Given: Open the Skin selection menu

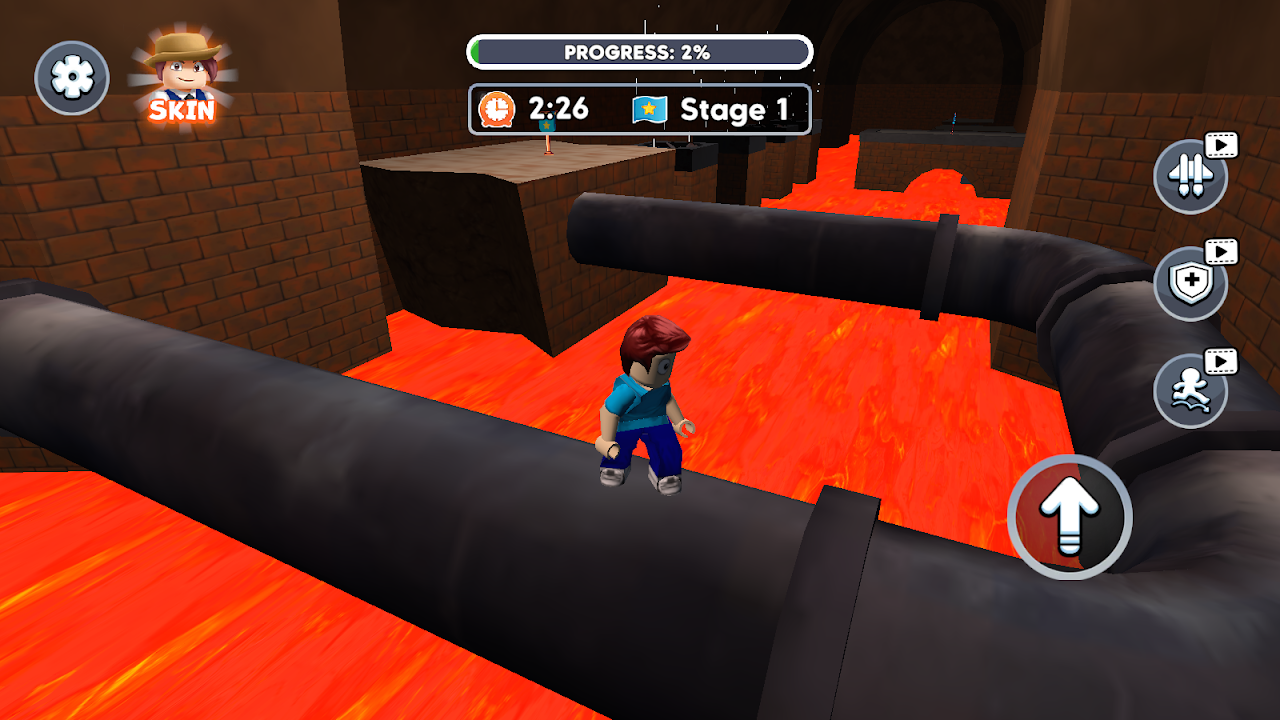Looking at the screenshot, I should tap(182, 78).
